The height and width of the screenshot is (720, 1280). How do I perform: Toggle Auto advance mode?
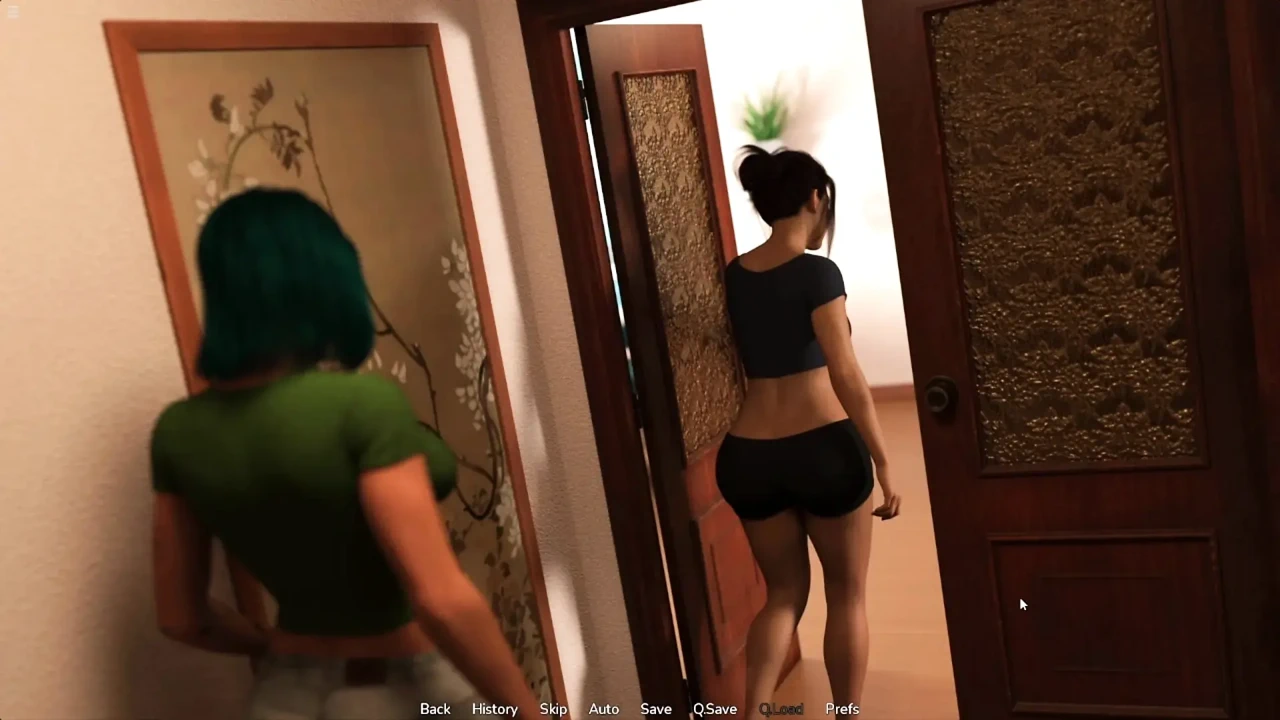point(603,708)
